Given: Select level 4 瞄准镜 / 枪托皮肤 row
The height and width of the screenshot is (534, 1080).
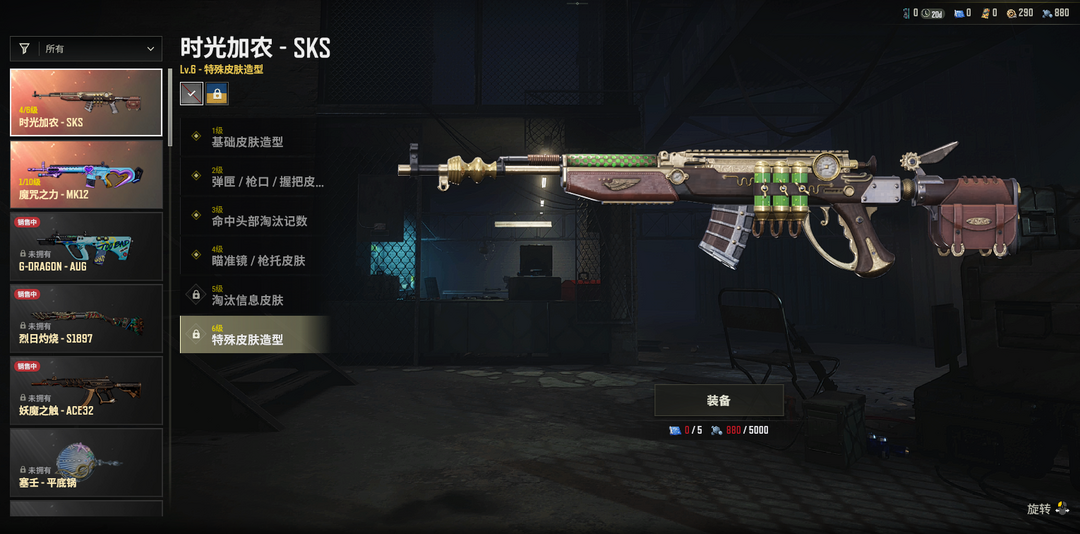Looking at the screenshot, I should 254,256.
